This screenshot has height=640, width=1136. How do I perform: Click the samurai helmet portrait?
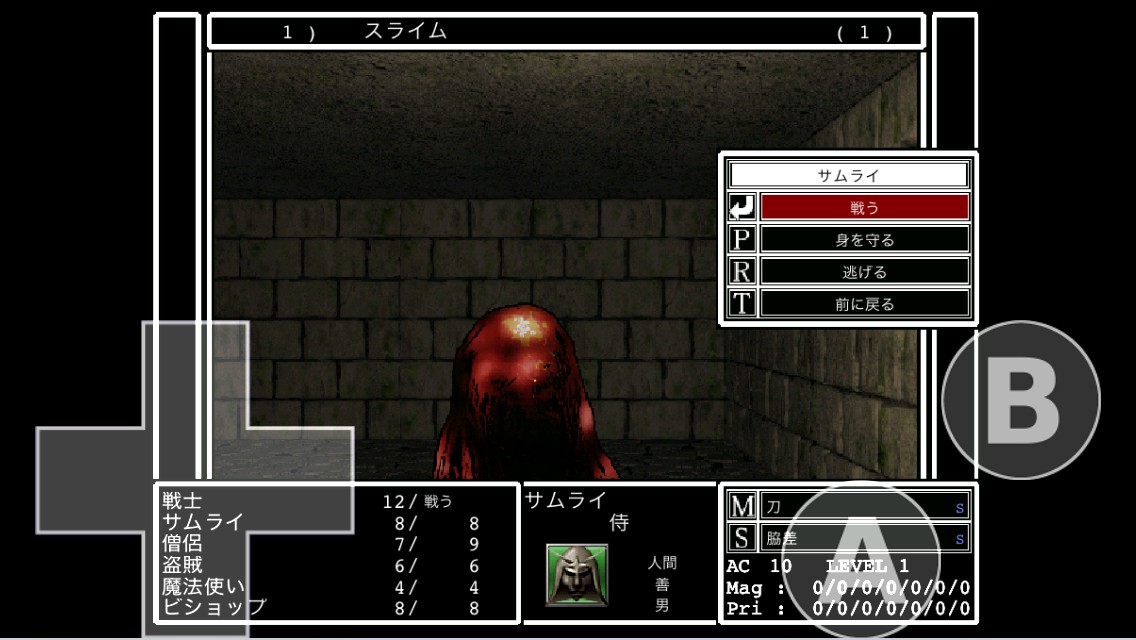pos(577,574)
